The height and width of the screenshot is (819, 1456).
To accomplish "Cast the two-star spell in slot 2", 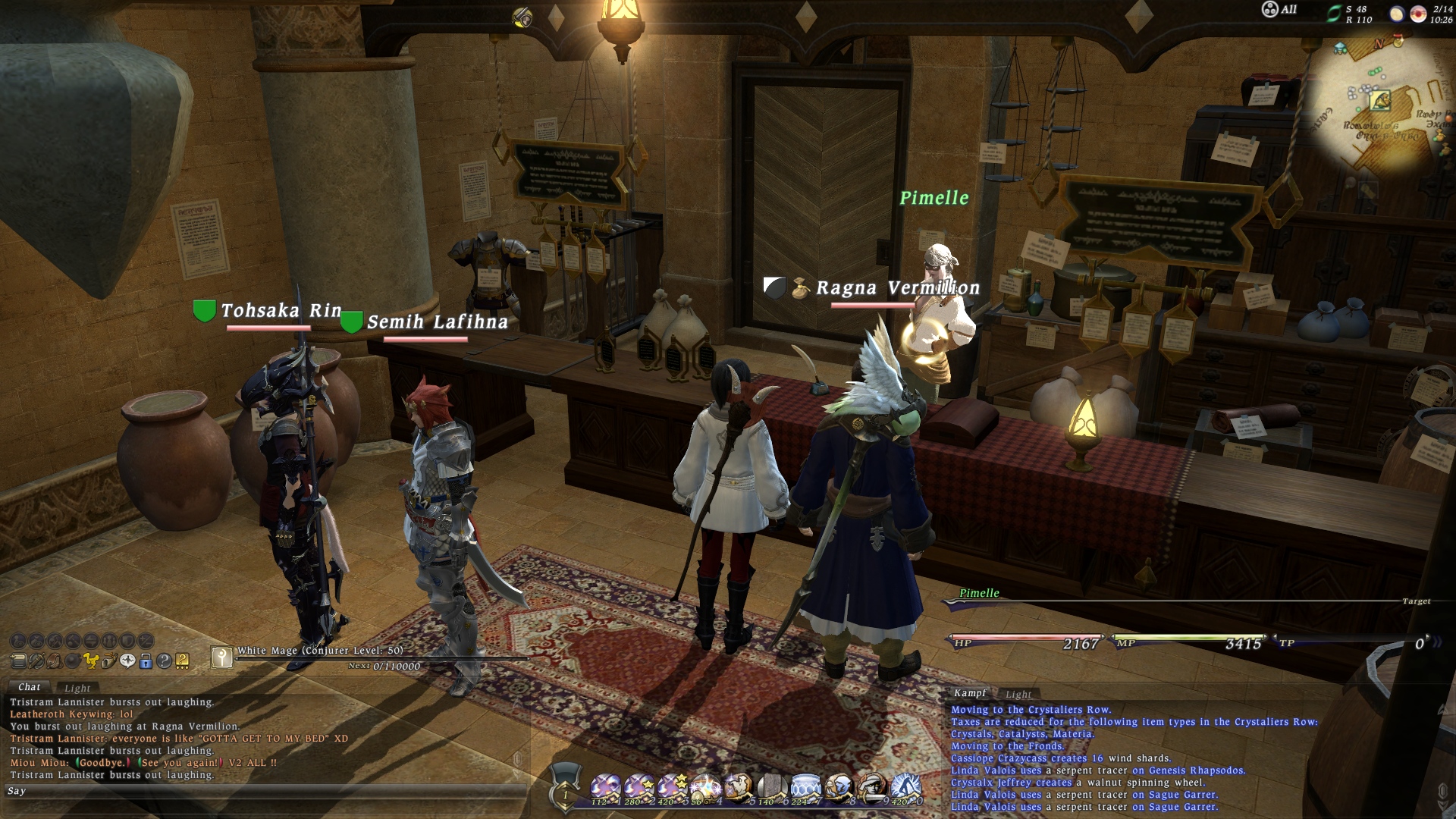I will tap(639, 789).
